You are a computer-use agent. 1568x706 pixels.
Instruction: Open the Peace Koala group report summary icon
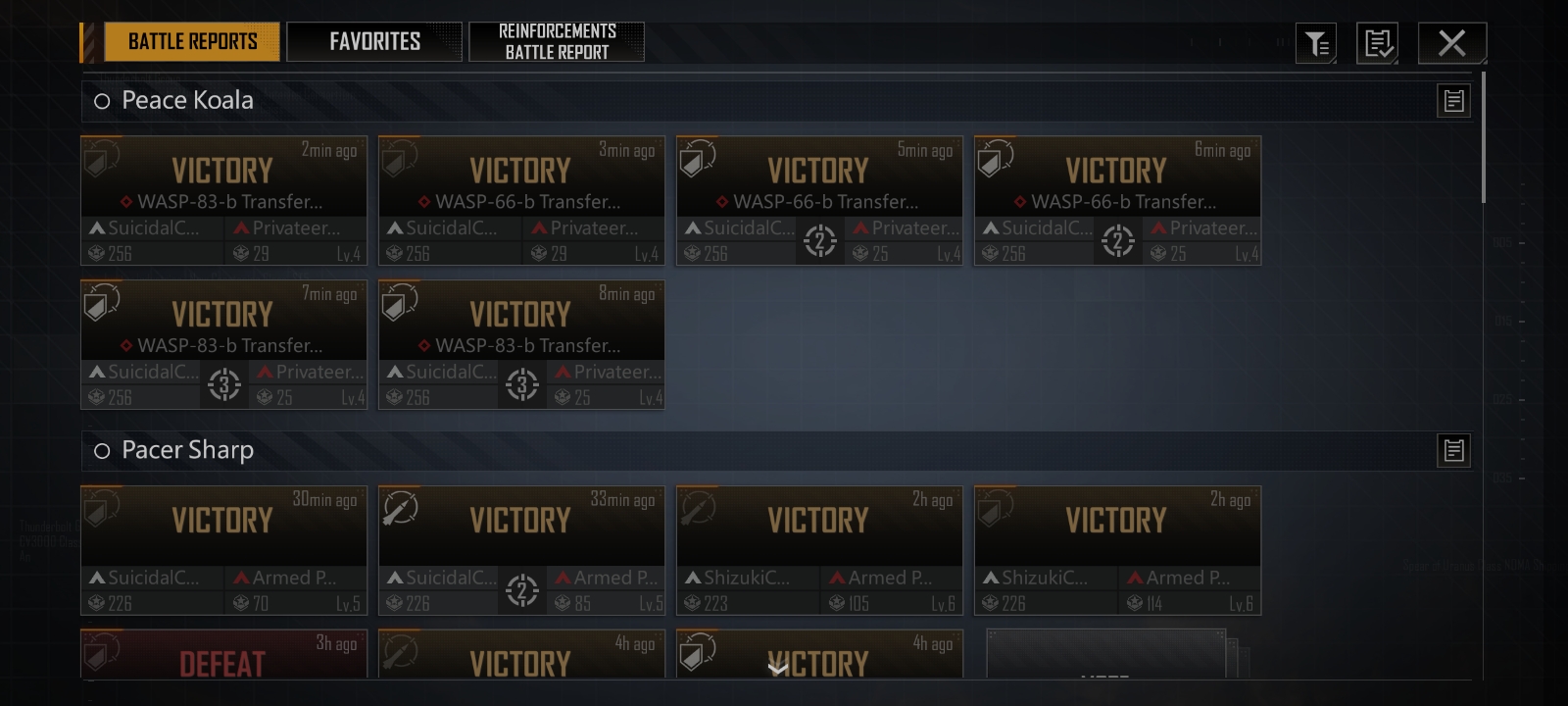click(x=1453, y=100)
